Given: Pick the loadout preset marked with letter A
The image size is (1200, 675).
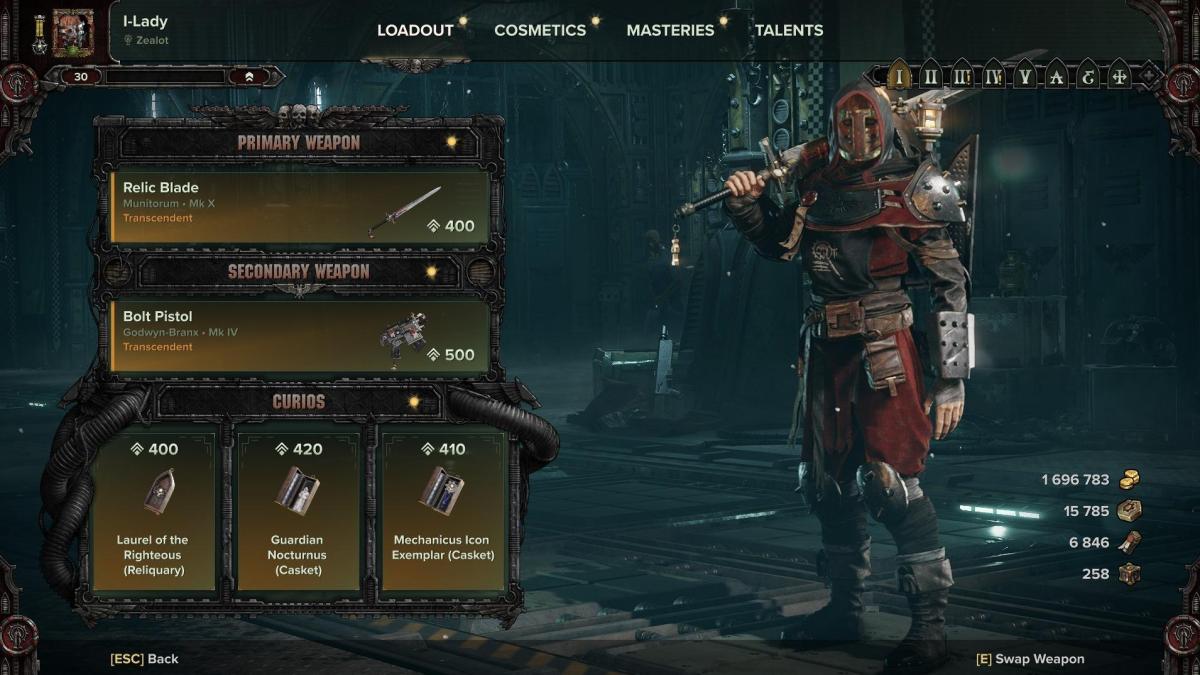Looking at the screenshot, I should click(1054, 75).
